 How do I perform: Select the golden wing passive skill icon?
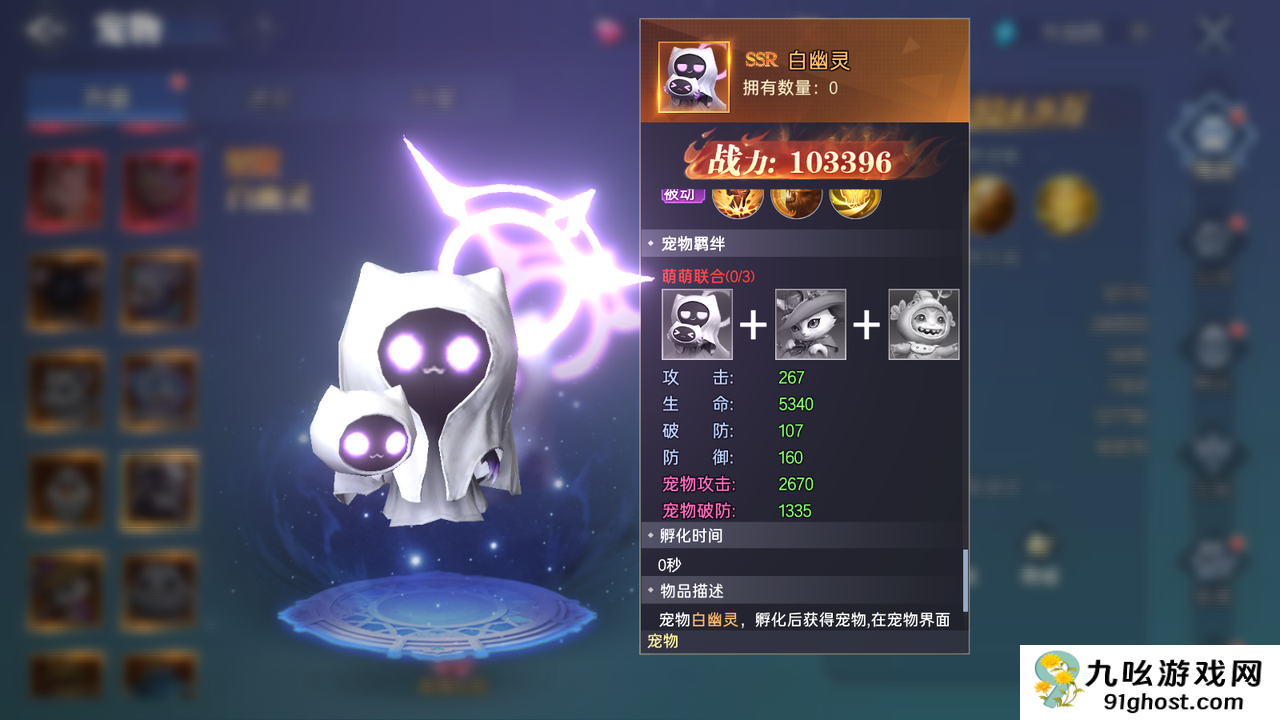point(855,197)
